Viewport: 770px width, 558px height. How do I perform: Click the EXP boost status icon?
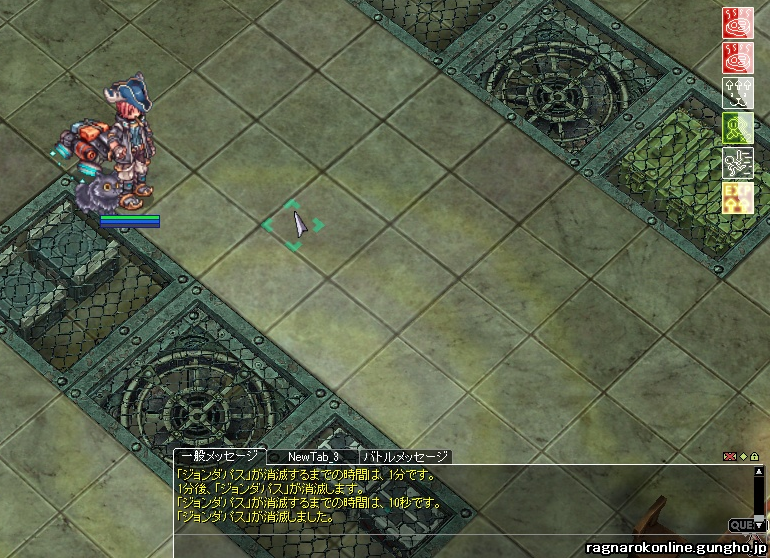737,198
